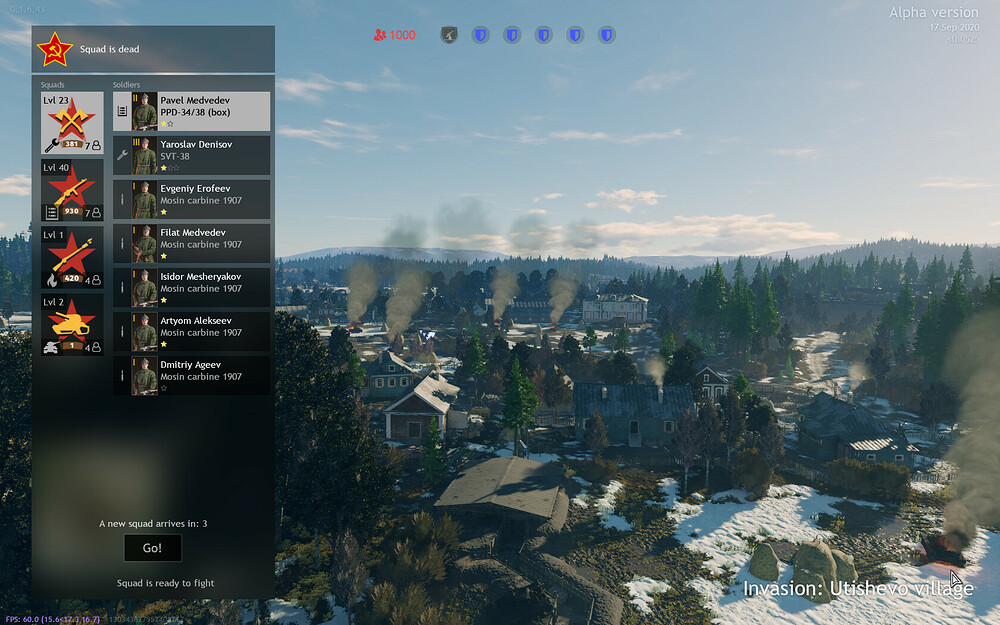The image size is (1000, 625).
Task: Choose soldier Yaroslav Denisov
Action: 192,155
